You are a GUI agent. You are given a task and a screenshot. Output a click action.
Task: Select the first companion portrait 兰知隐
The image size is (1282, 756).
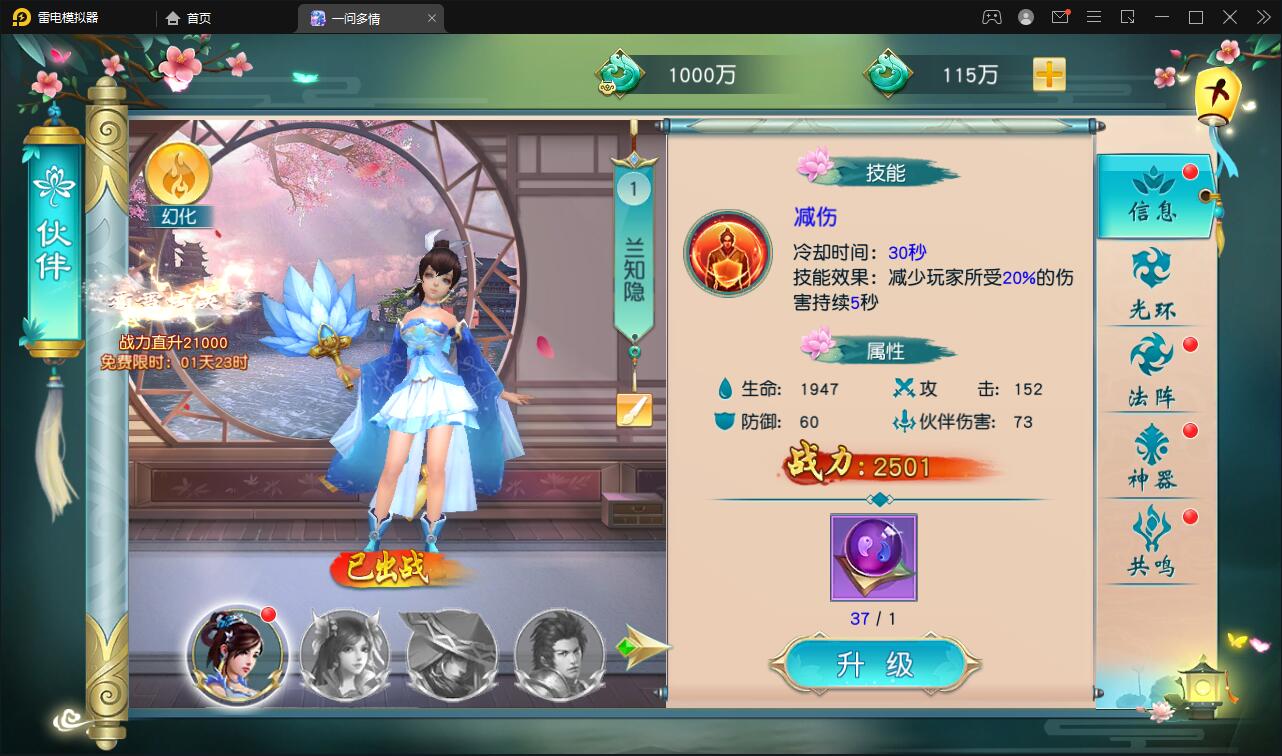237,657
